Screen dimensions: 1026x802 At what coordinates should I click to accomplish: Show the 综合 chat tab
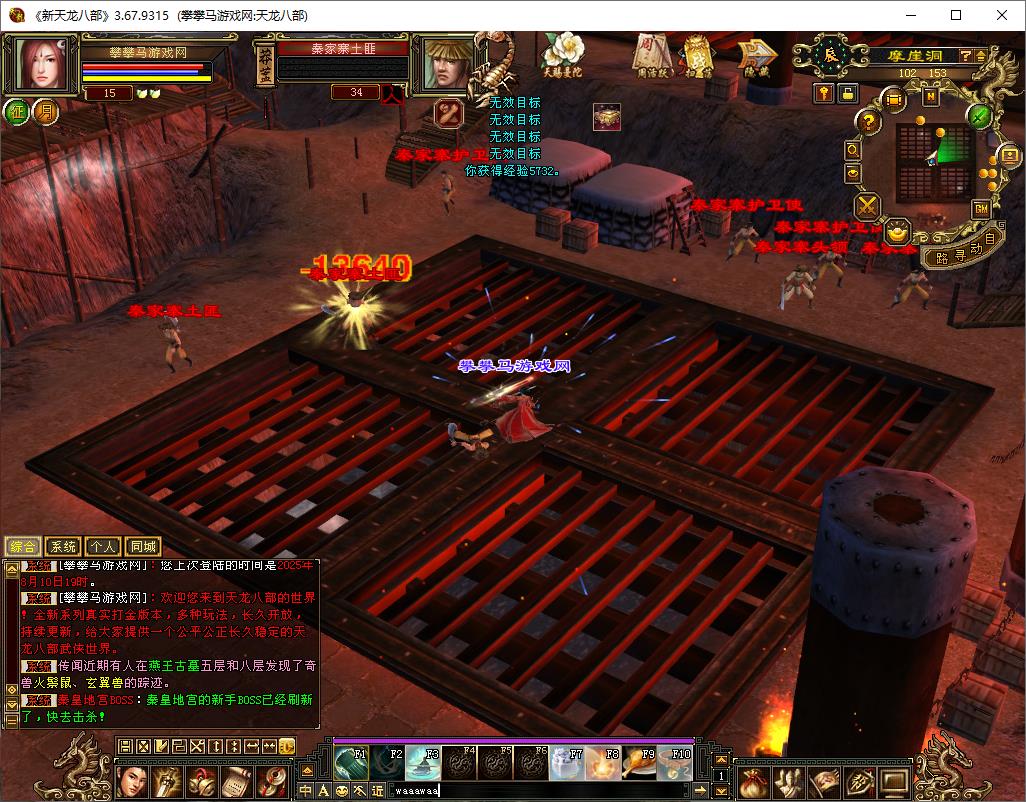(23, 546)
